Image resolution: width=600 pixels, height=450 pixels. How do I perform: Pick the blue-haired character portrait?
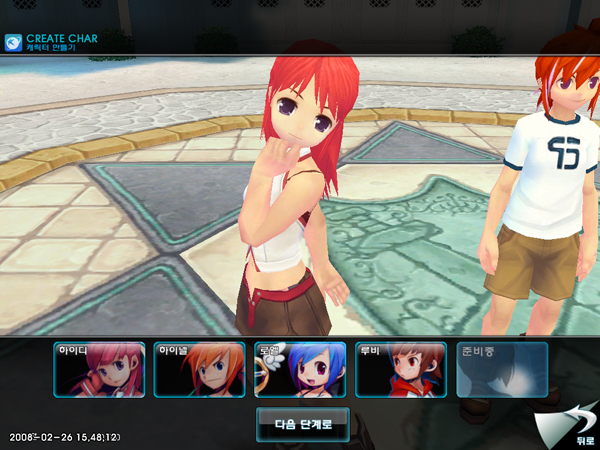(300, 370)
